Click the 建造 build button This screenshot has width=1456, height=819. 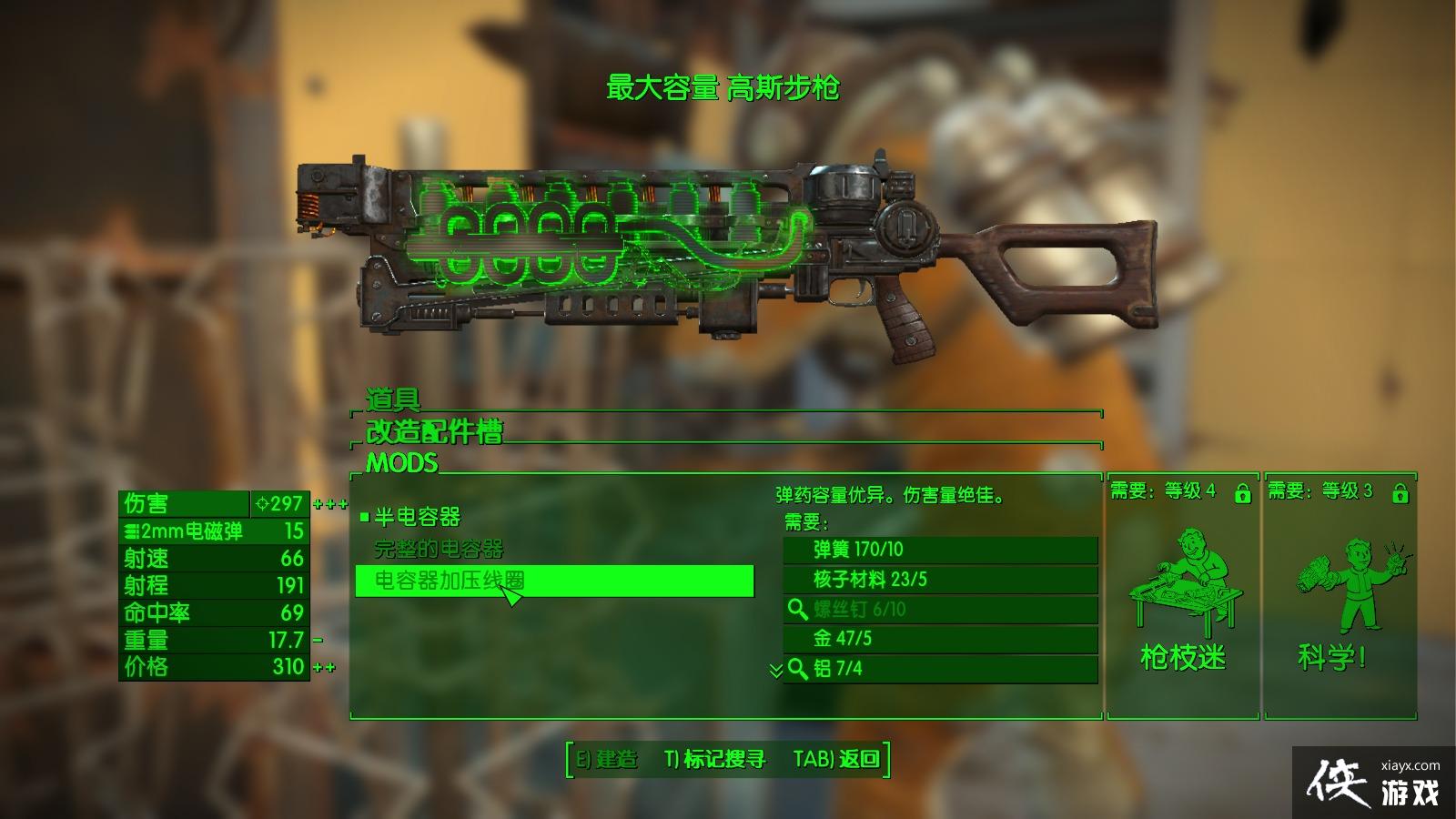[x=608, y=759]
